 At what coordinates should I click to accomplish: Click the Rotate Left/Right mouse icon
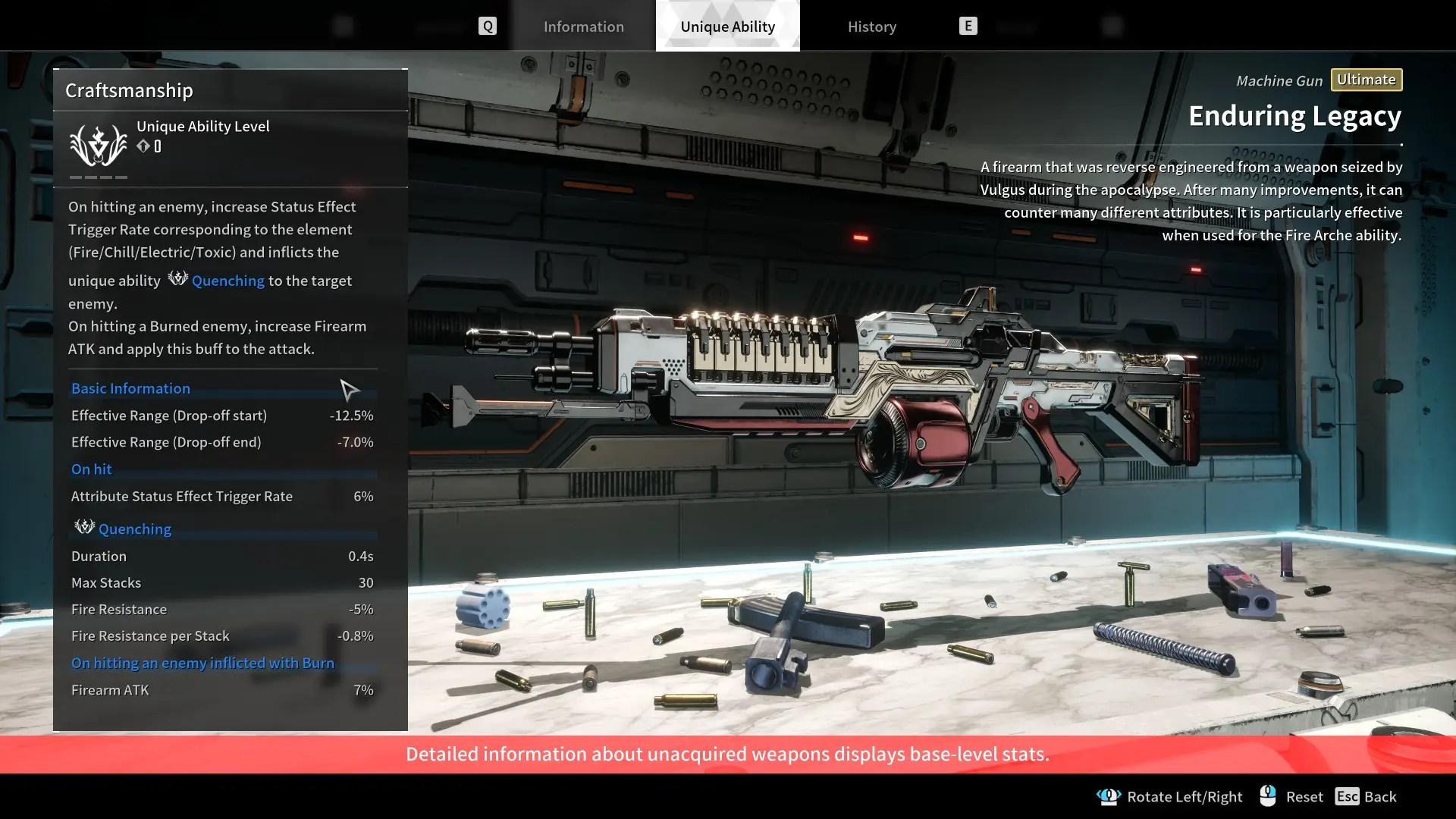(x=1110, y=796)
